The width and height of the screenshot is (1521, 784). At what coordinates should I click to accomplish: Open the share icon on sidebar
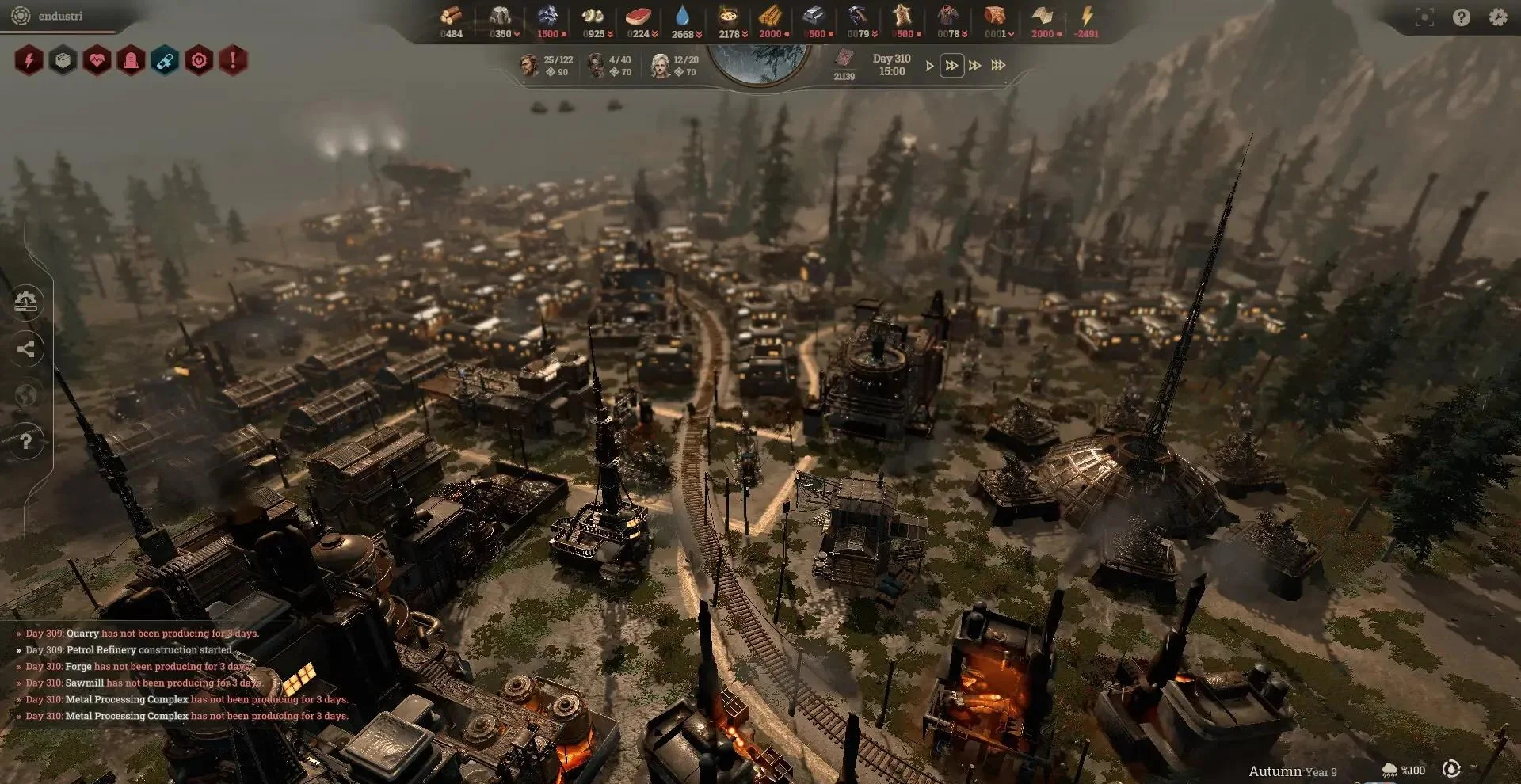pyautogui.click(x=26, y=348)
